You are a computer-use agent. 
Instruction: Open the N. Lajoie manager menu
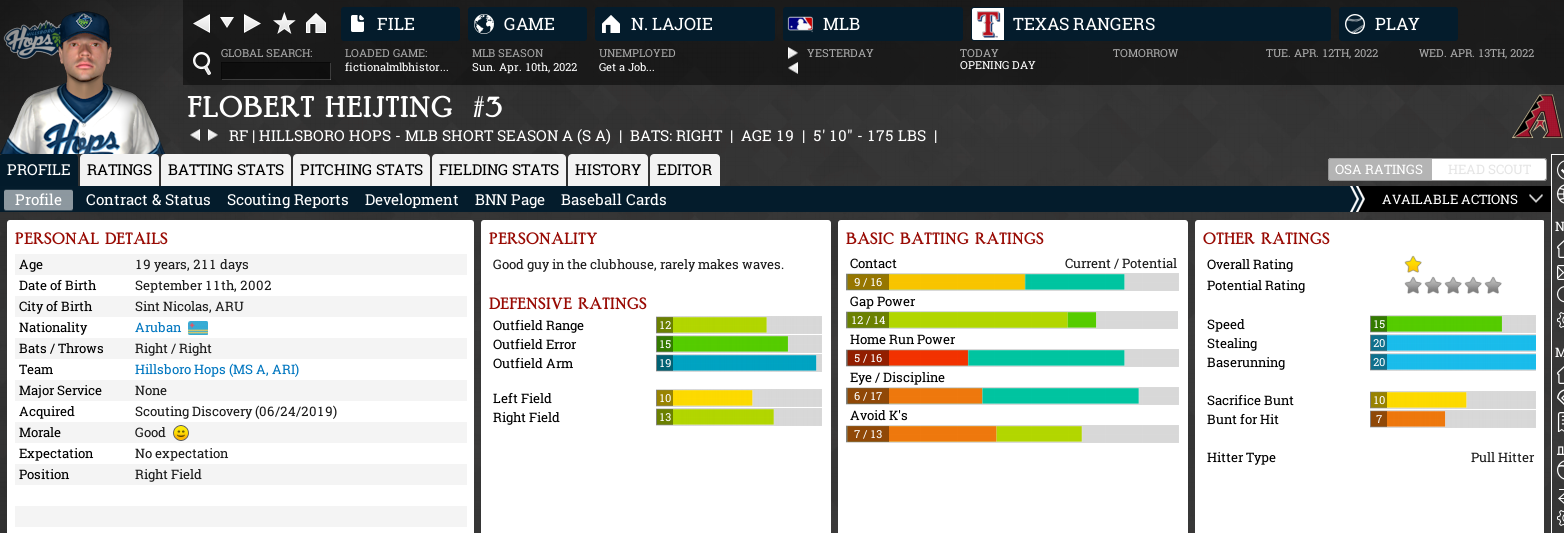[684, 24]
